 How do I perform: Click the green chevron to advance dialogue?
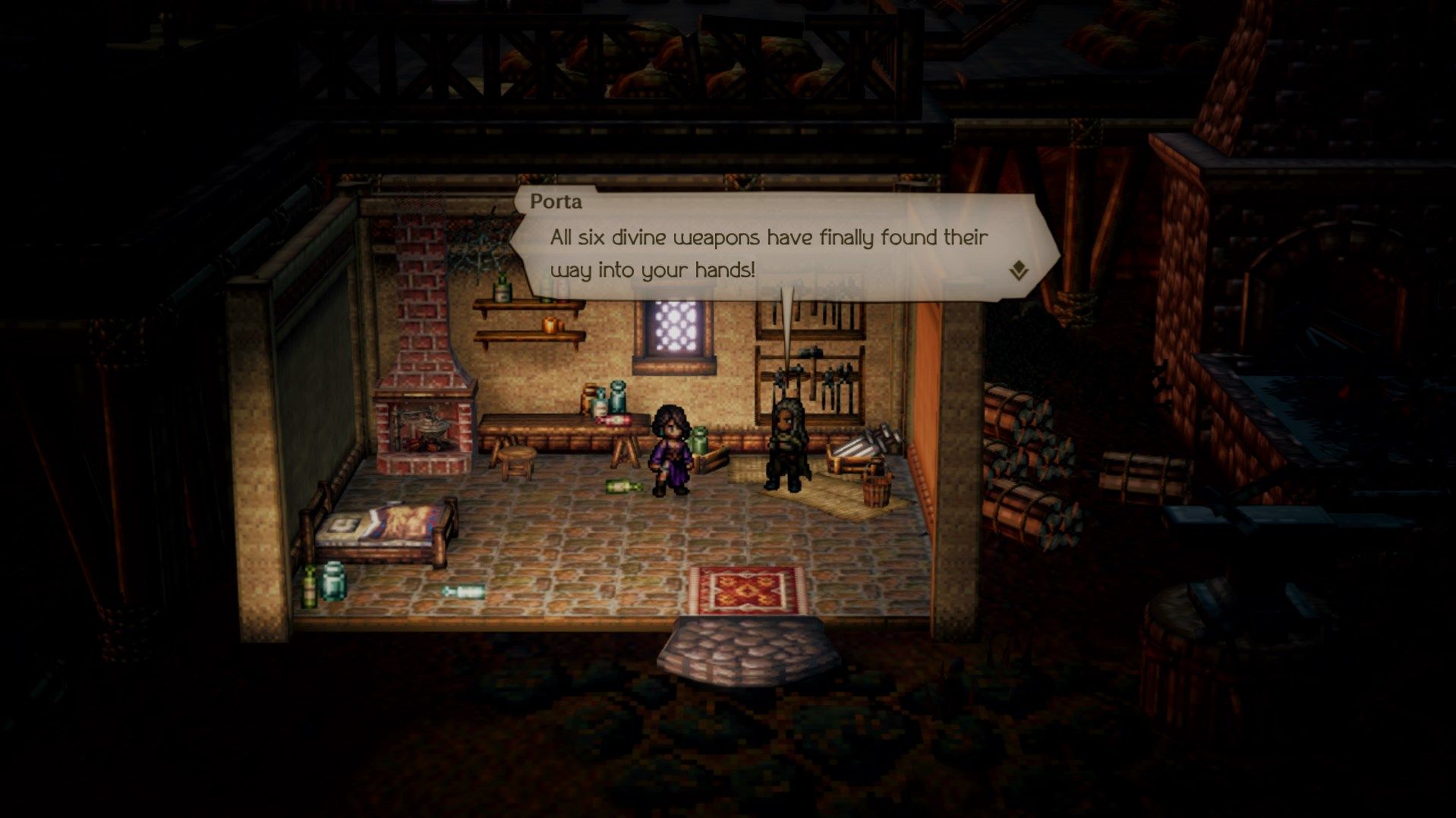click(1021, 268)
